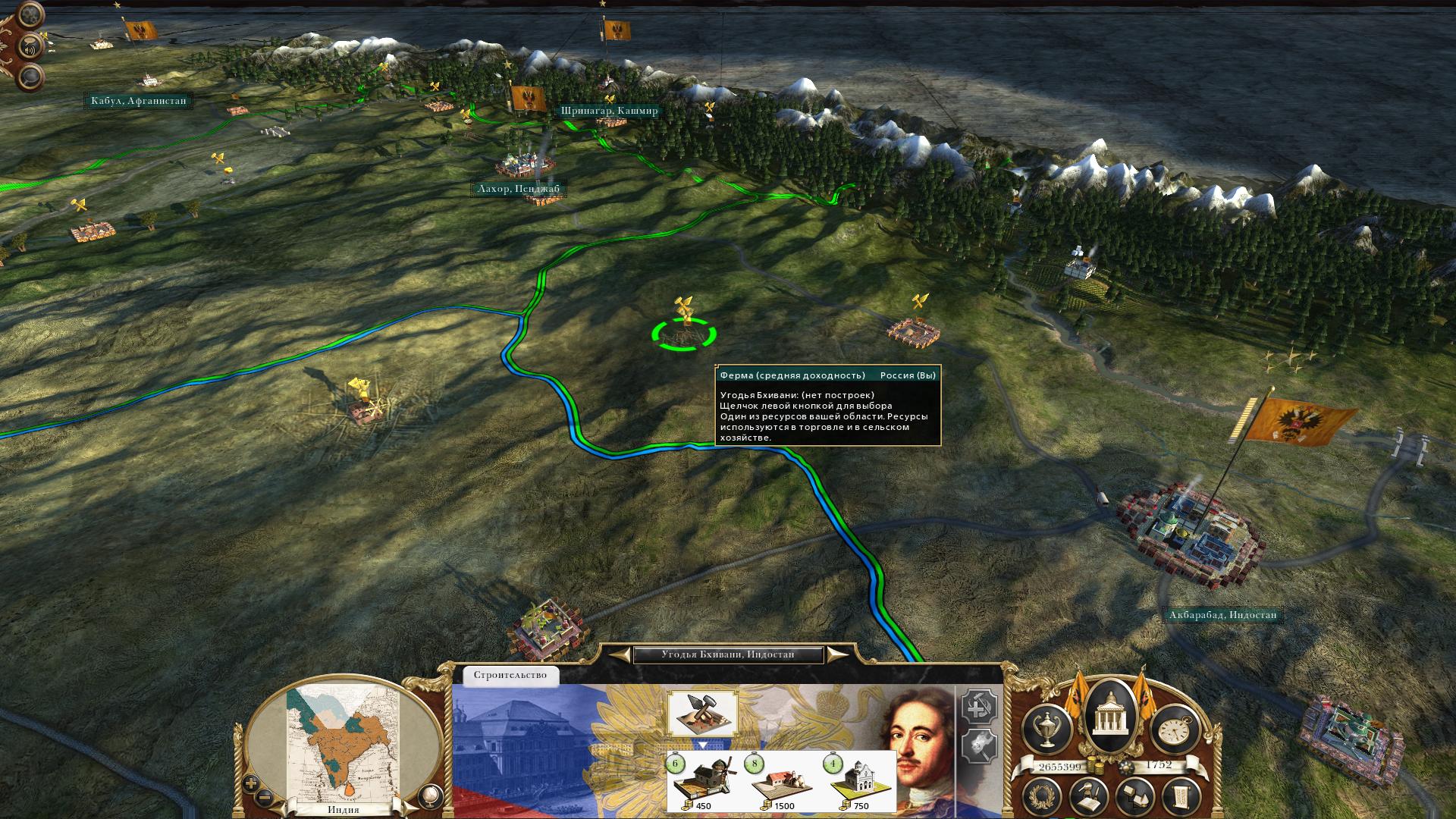
Task: Choose the building option costing 750
Action: pos(859,782)
